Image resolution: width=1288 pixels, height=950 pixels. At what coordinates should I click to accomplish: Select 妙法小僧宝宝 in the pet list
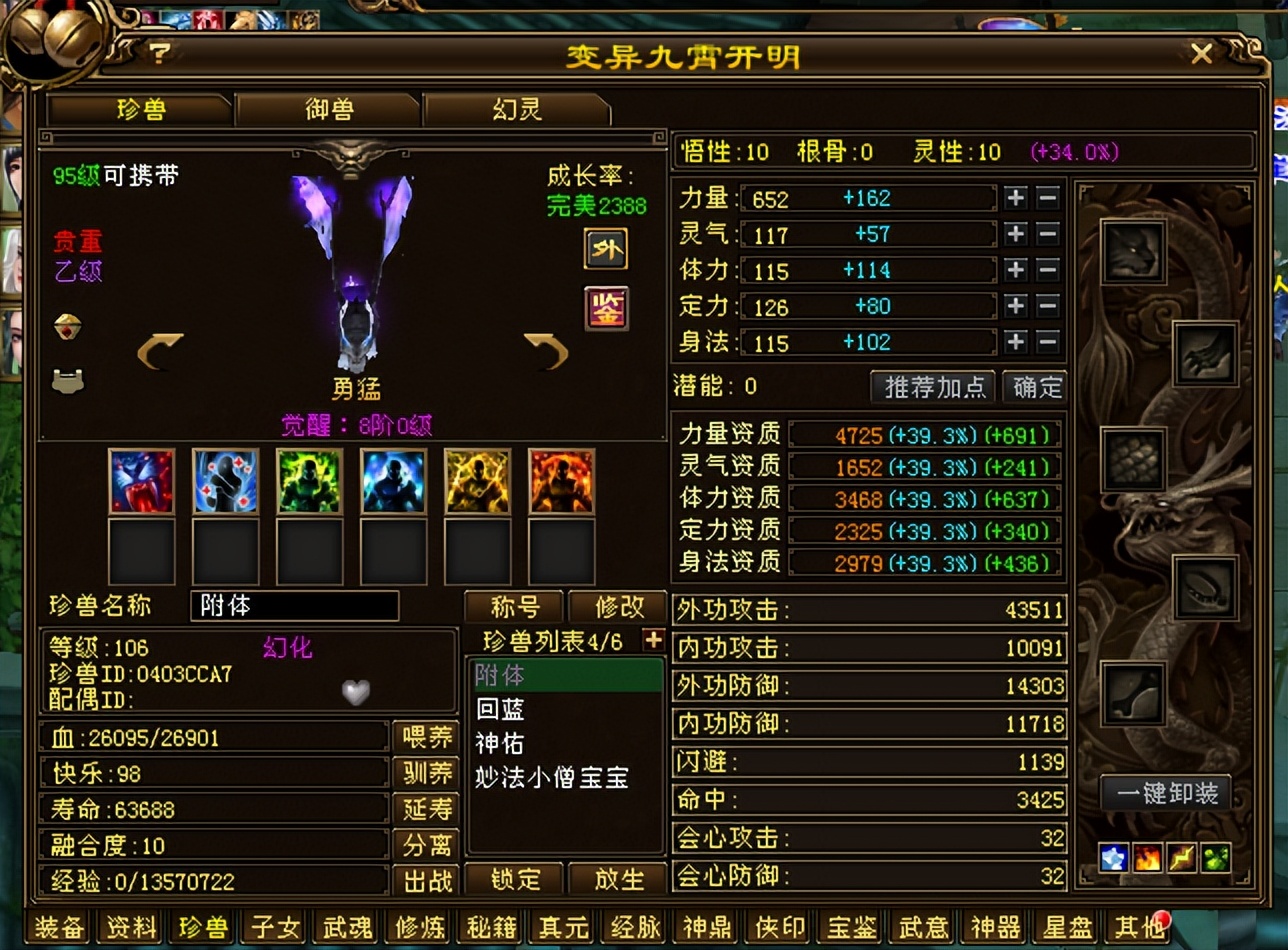coord(552,778)
